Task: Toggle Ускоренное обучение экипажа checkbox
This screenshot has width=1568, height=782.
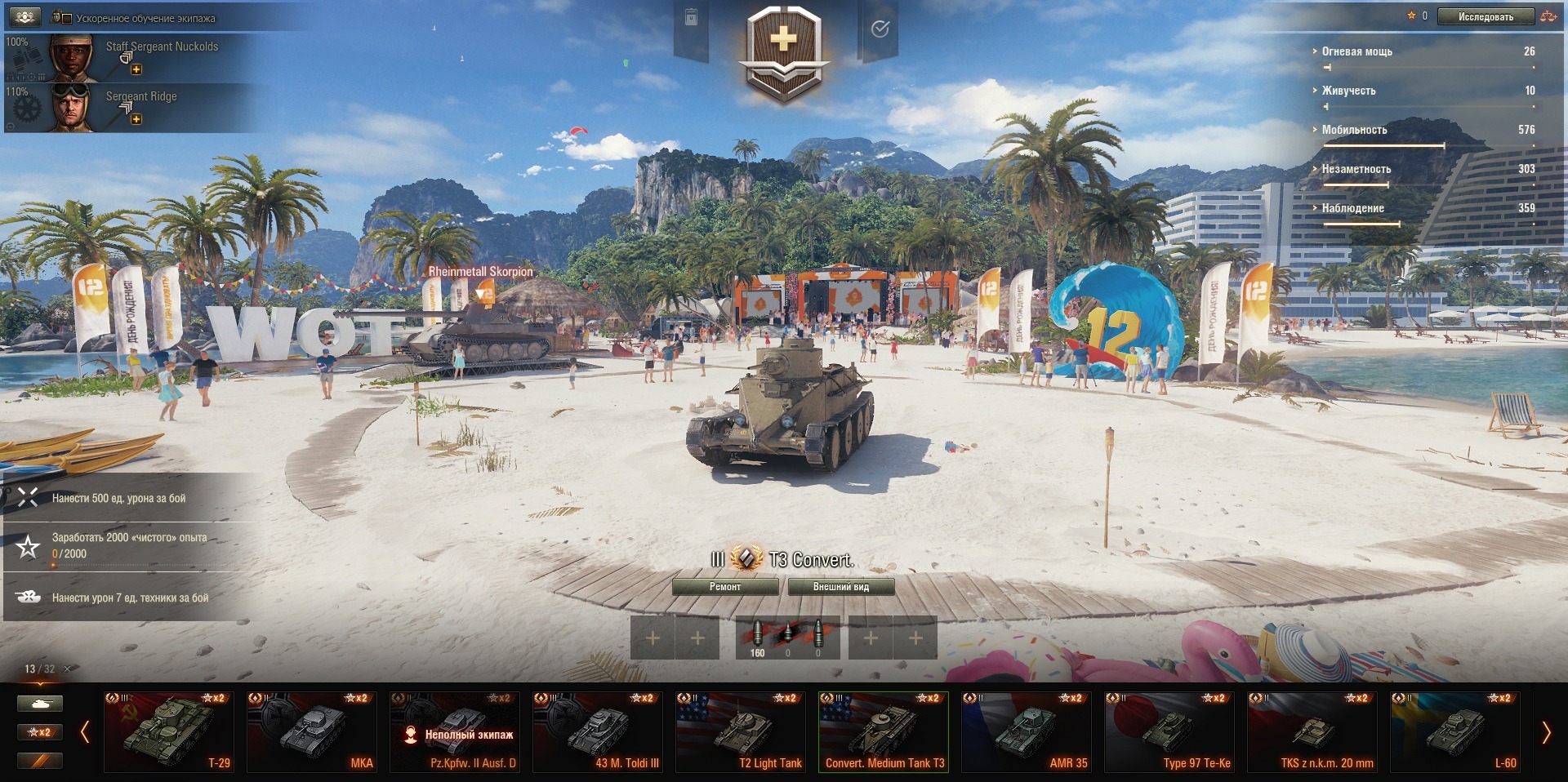Action: (67, 18)
